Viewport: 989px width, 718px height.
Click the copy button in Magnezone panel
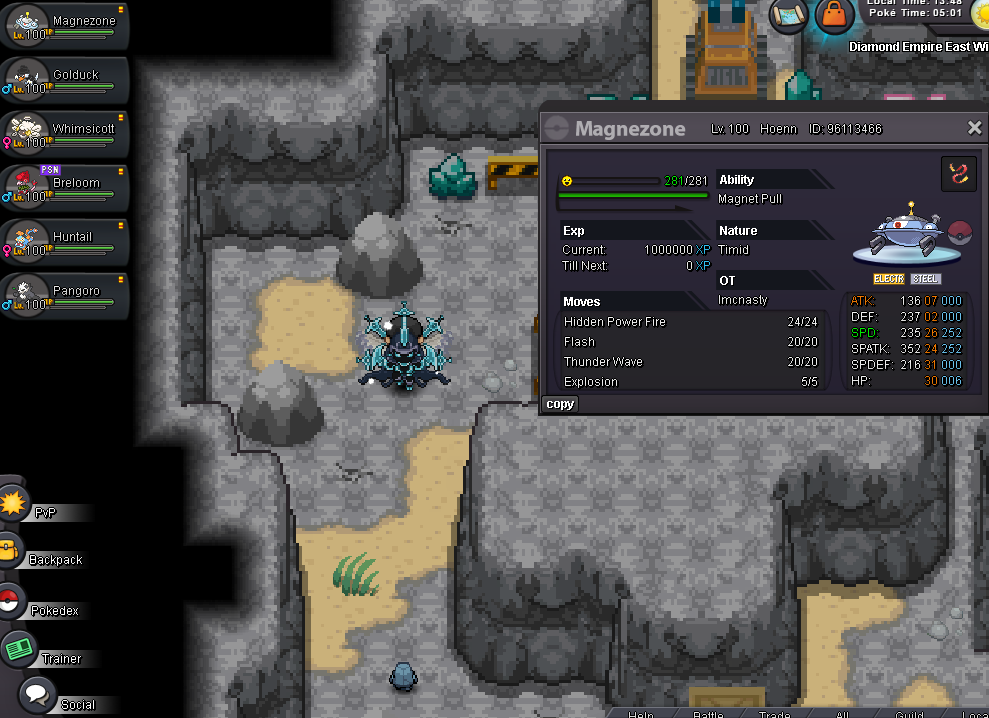[x=560, y=404]
